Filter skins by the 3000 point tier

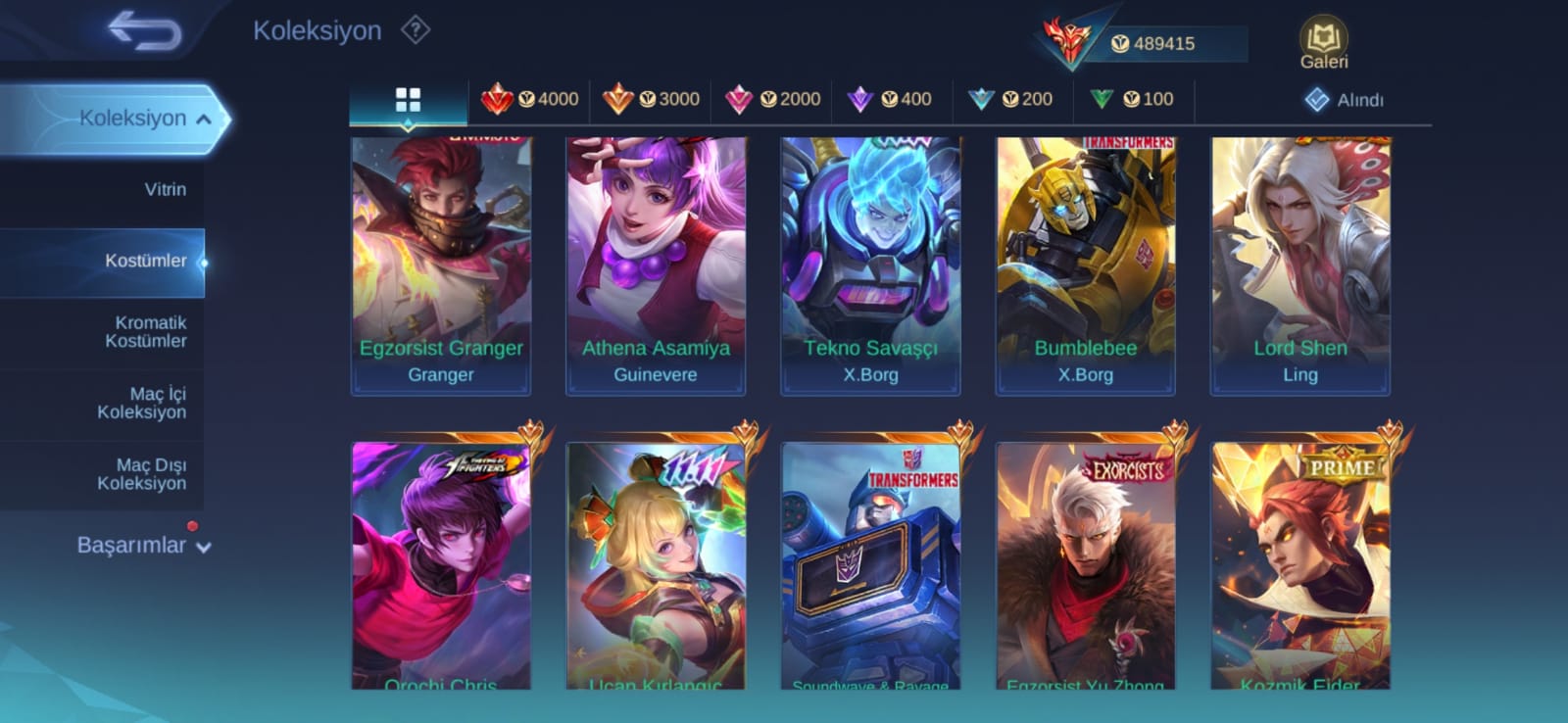tap(651, 99)
